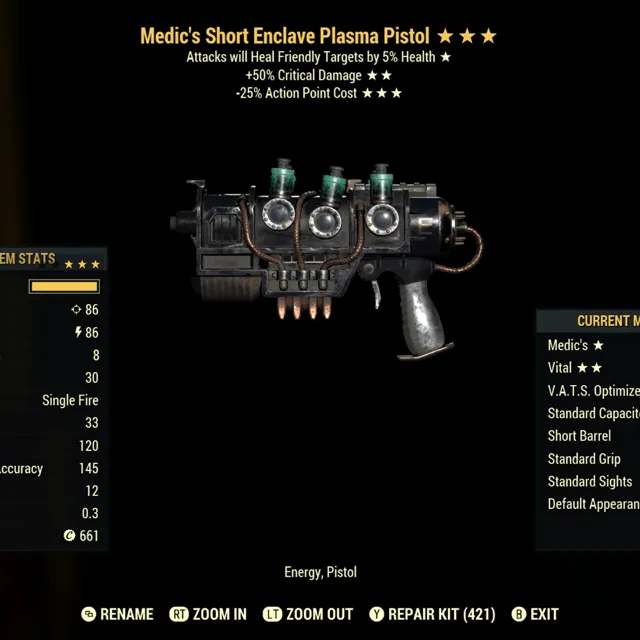Image resolution: width=640 pixels, height=640 pixels.
Task: Select the Vital mod row
Action: click(575, 368)
